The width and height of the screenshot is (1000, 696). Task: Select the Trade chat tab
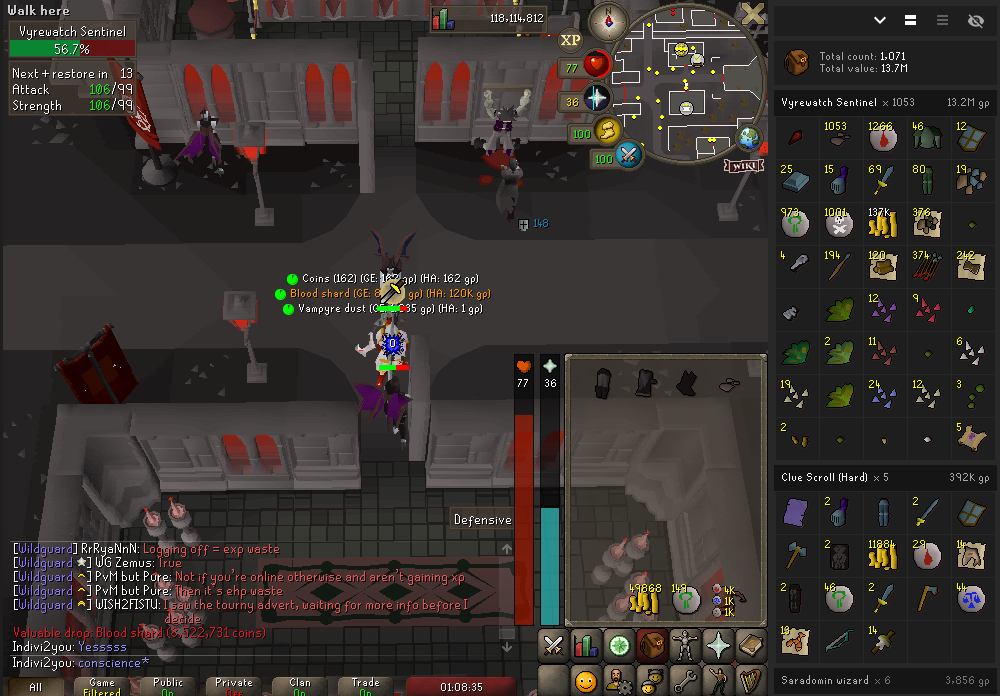pyautogui.click(x=366, y=687)
